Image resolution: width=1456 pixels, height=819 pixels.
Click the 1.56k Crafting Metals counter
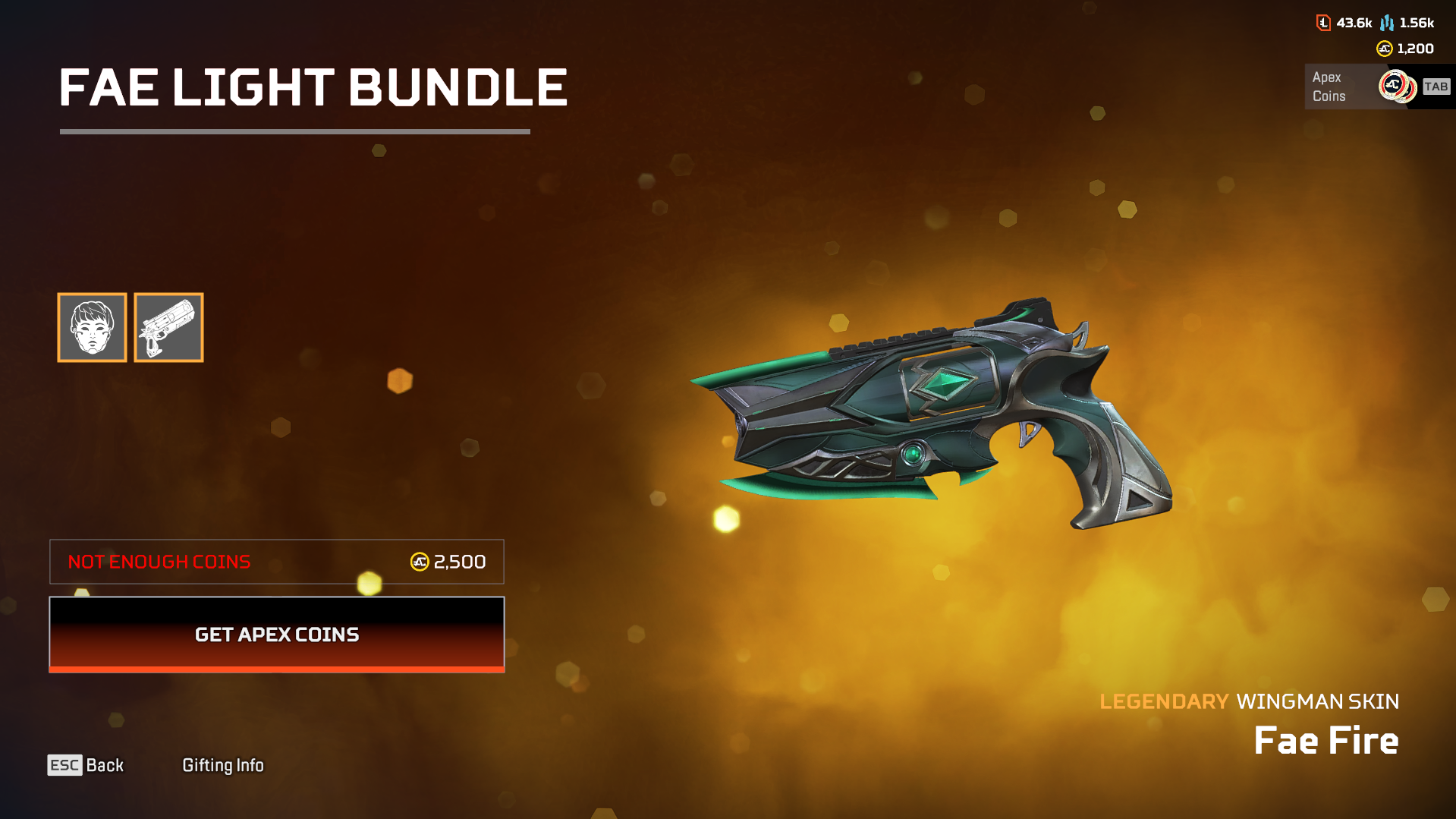tap(1417, 23)
